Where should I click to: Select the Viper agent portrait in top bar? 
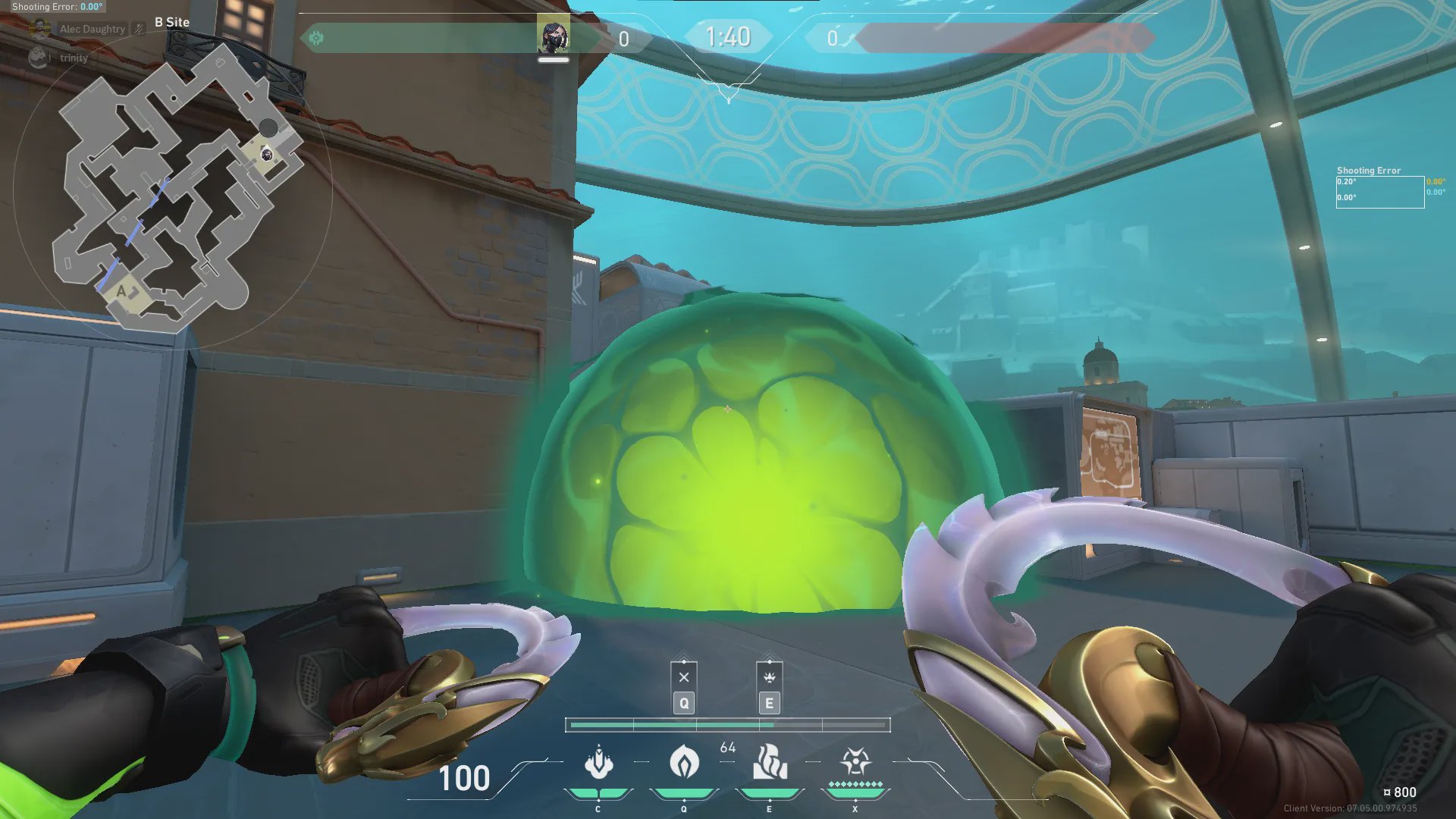[553, 36]
